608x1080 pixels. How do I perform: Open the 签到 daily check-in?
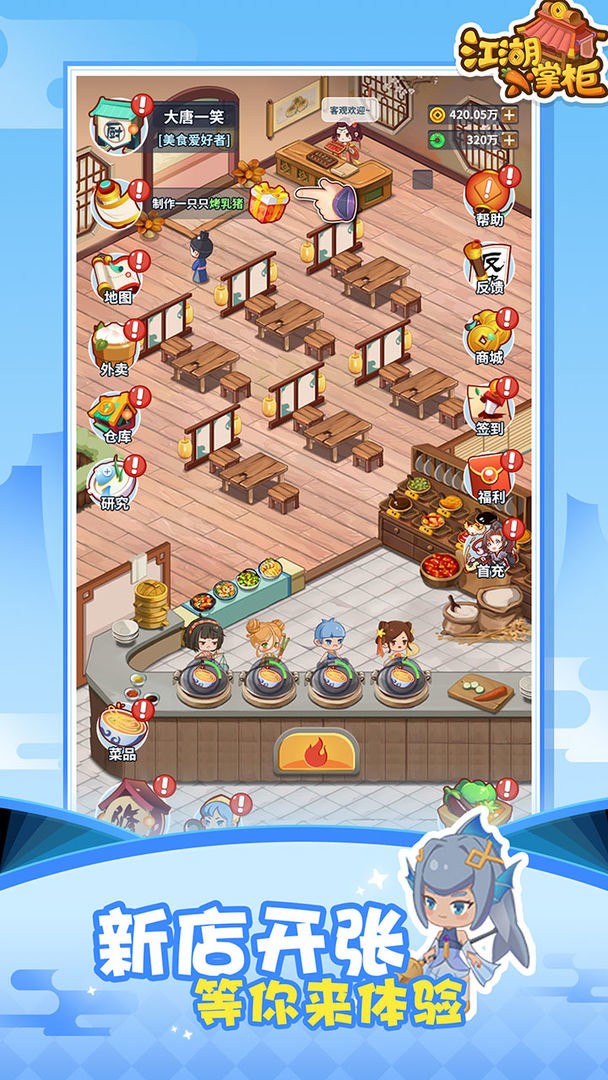tap(490, 407)
